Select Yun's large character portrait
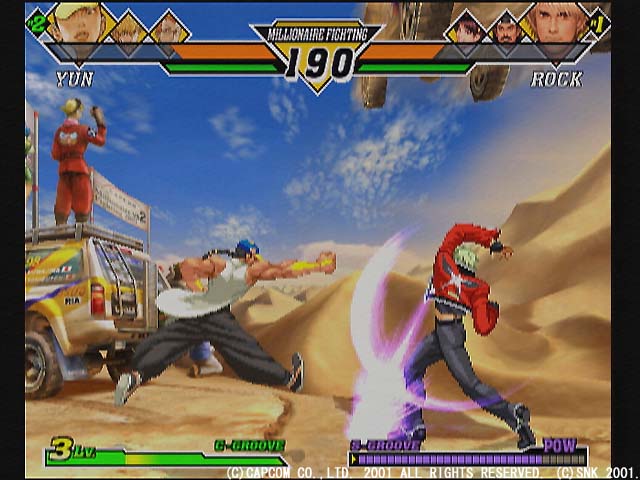This screenshot has width=640, height=480. [78, 24]
